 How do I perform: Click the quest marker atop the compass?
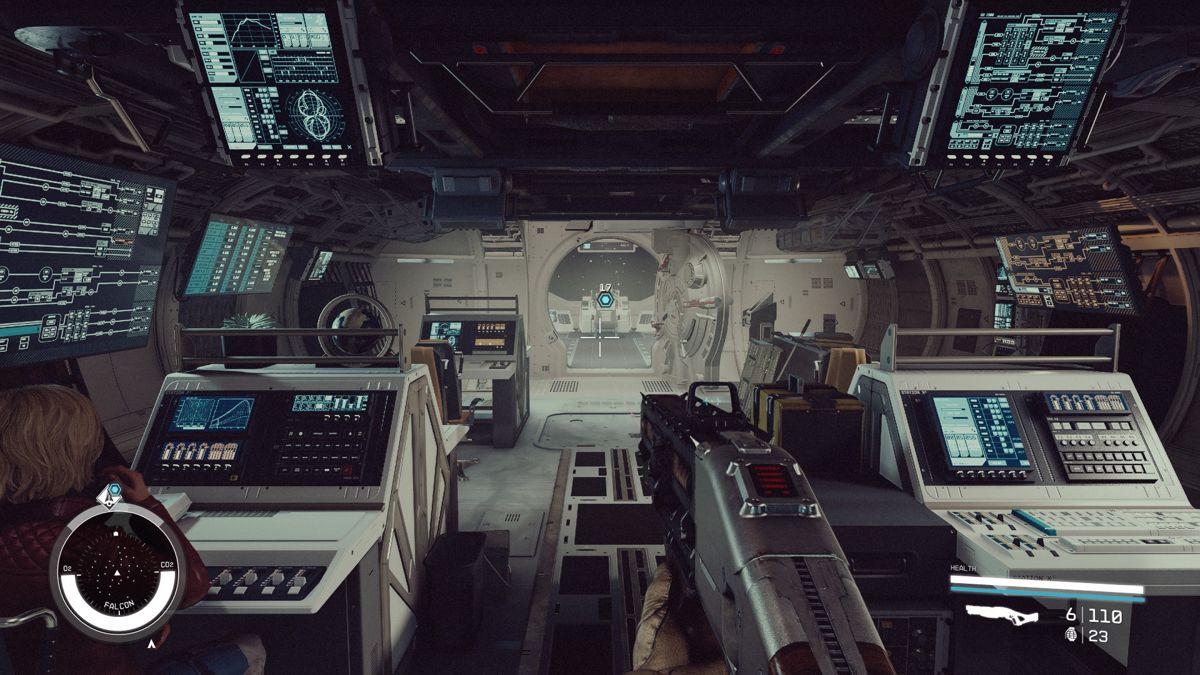[x=113, y=493]
